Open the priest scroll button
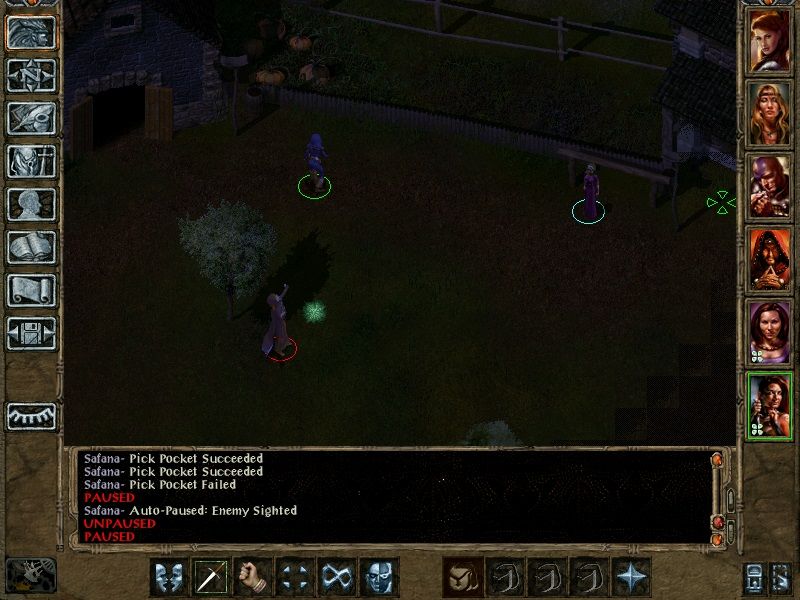Viewport: 800px width, 600px height. pyautogui.click(x=32, y=290)
